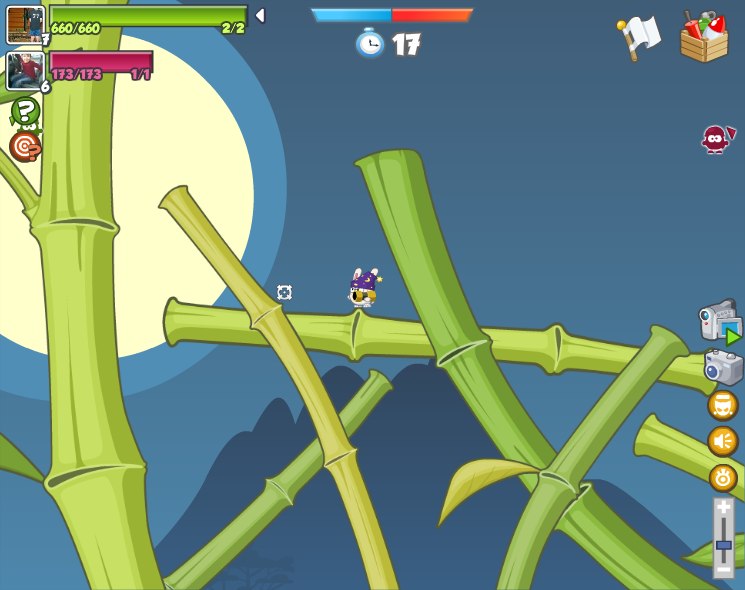Zoom in with the plus button

(723, 508)
